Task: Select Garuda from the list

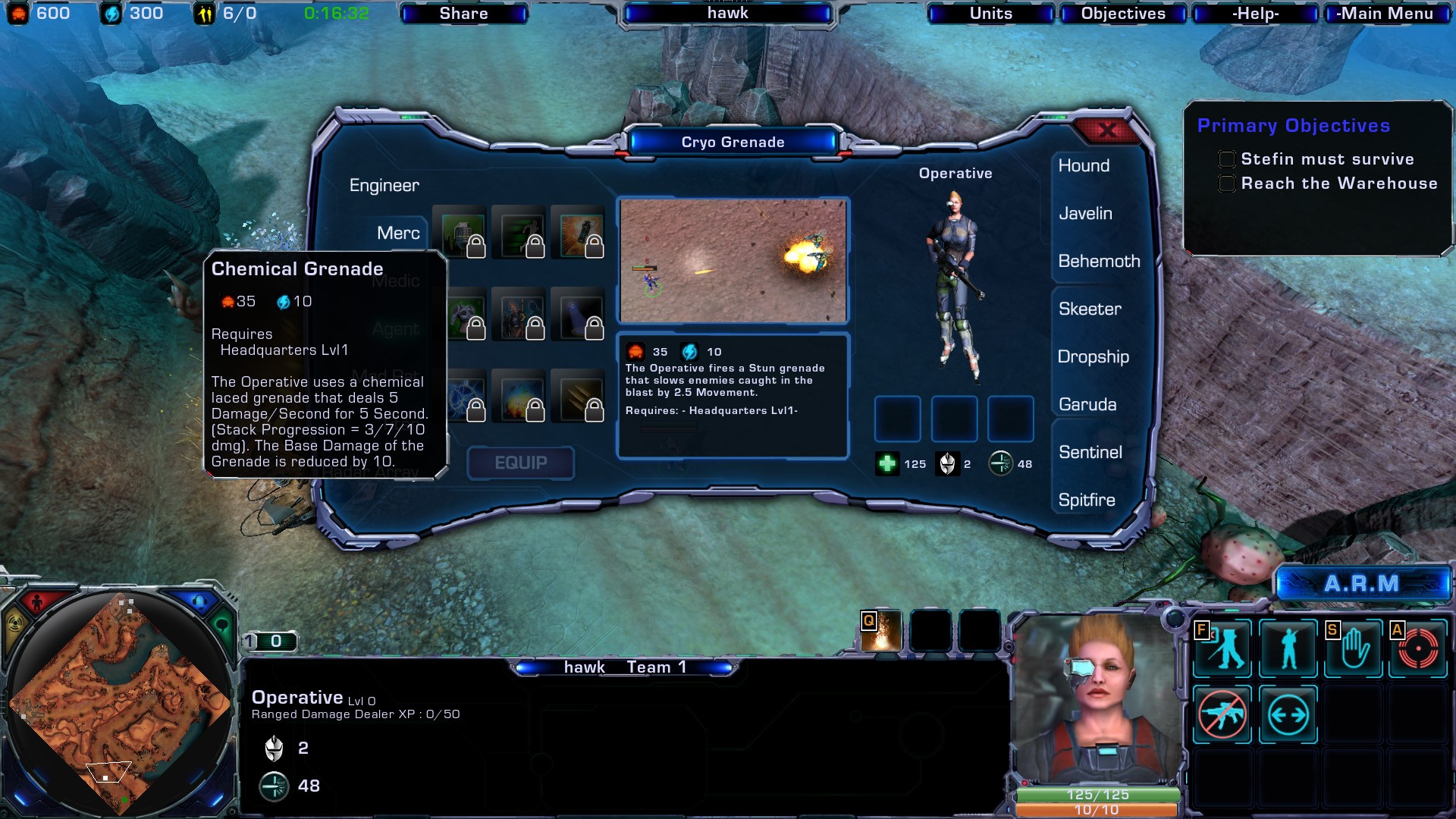Action: pos(1087,405)
